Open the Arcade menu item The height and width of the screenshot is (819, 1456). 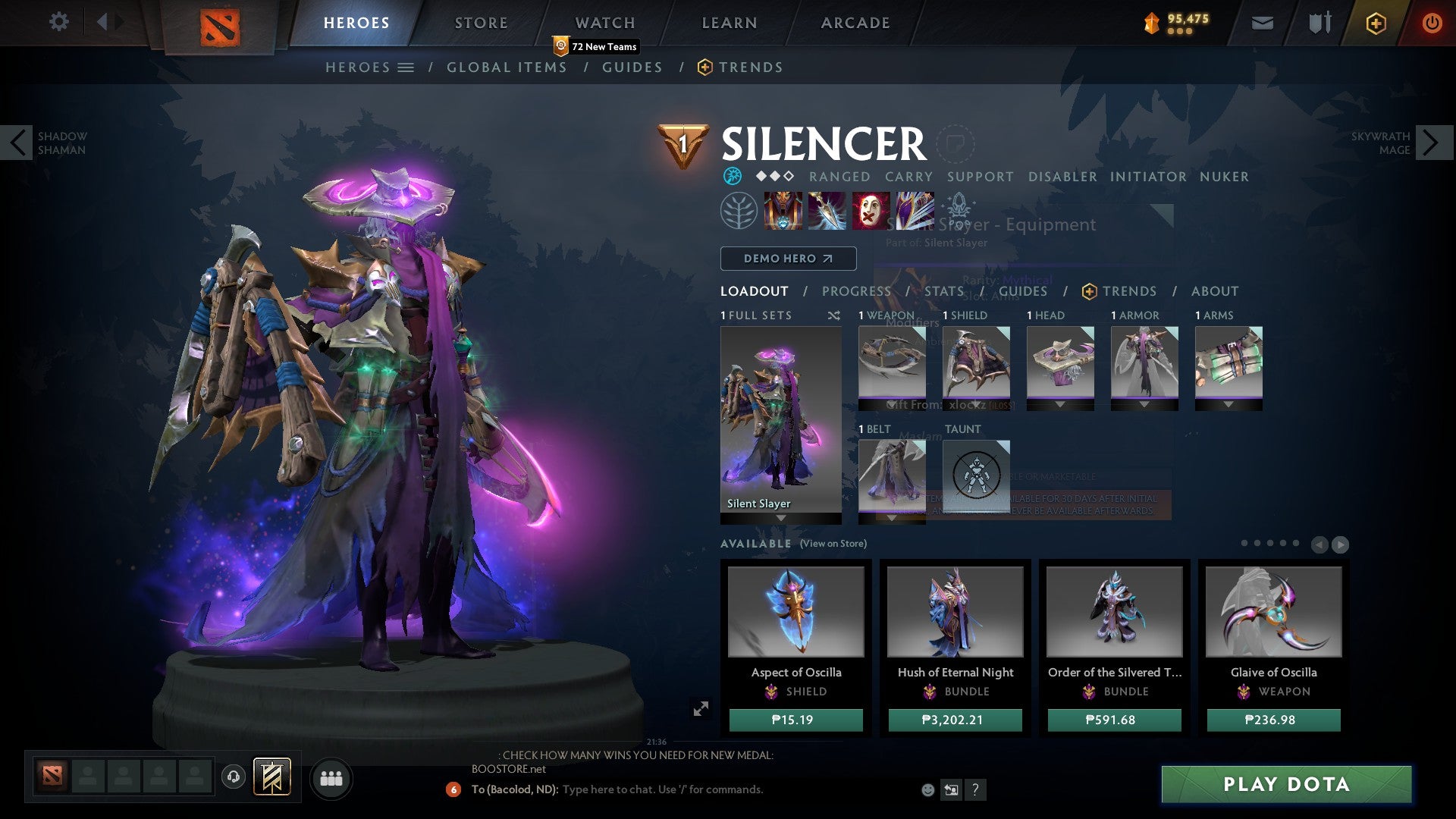855,22
